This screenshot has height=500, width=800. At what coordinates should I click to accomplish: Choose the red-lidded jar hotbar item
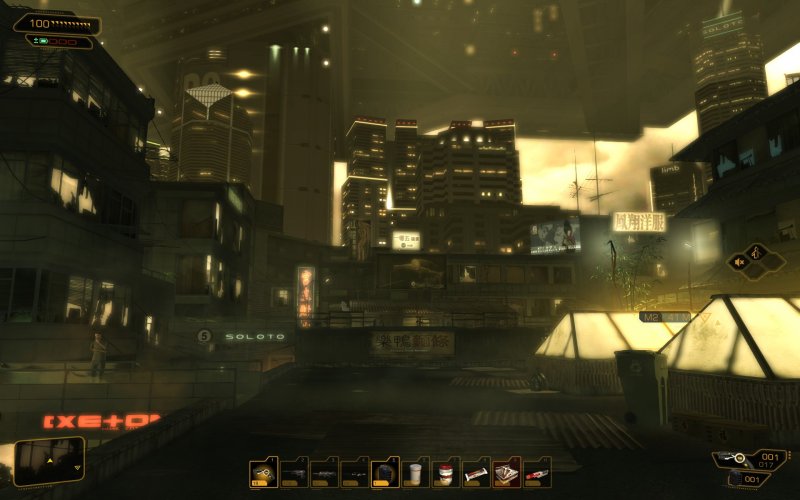point(444,472)
